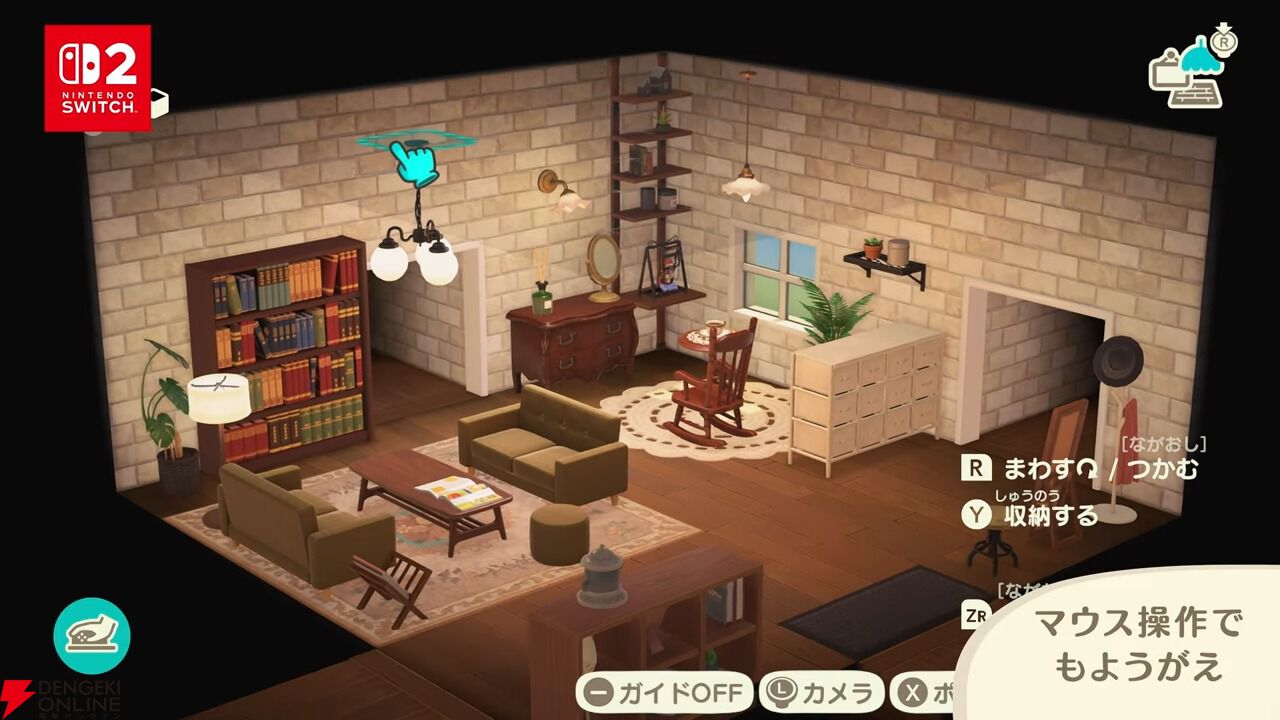
Task: Click the L camera icon in the bottom bar
Action: click(x=784, y=688)
